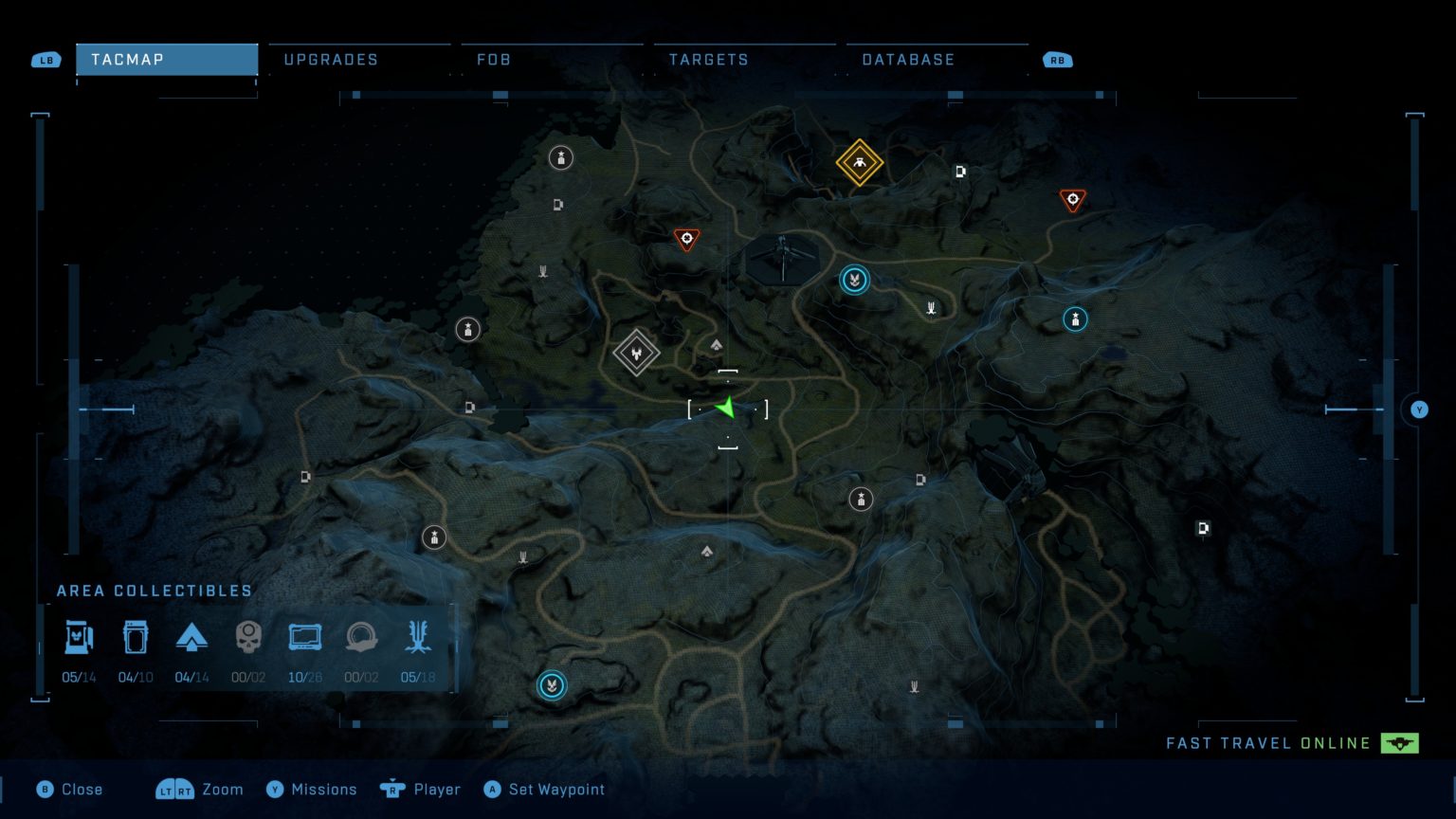Select the Propaganda Towers collectible icon
1456x819 pixels.
point(418,637)
